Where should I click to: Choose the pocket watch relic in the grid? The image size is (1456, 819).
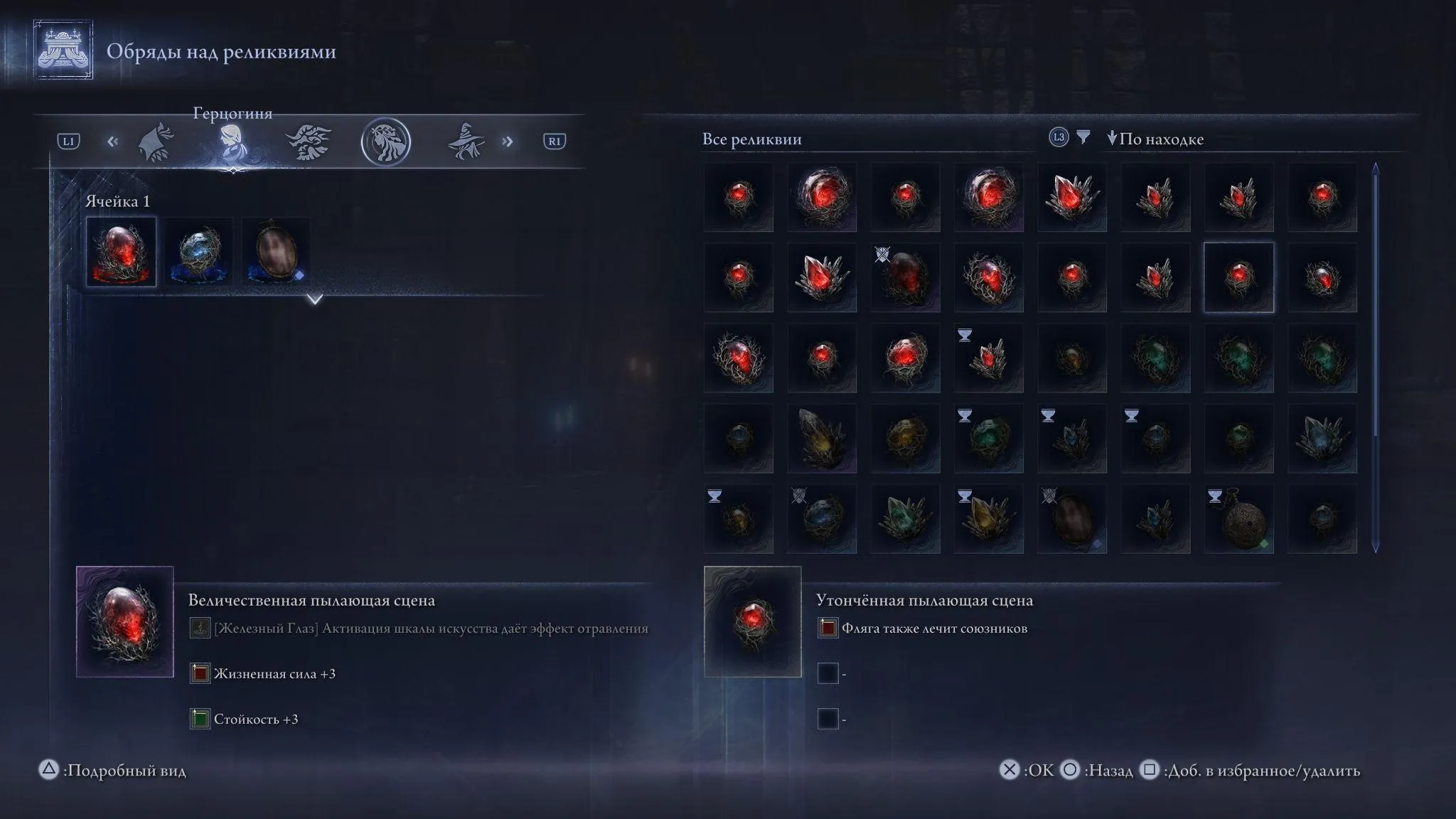click(1238, 520)
